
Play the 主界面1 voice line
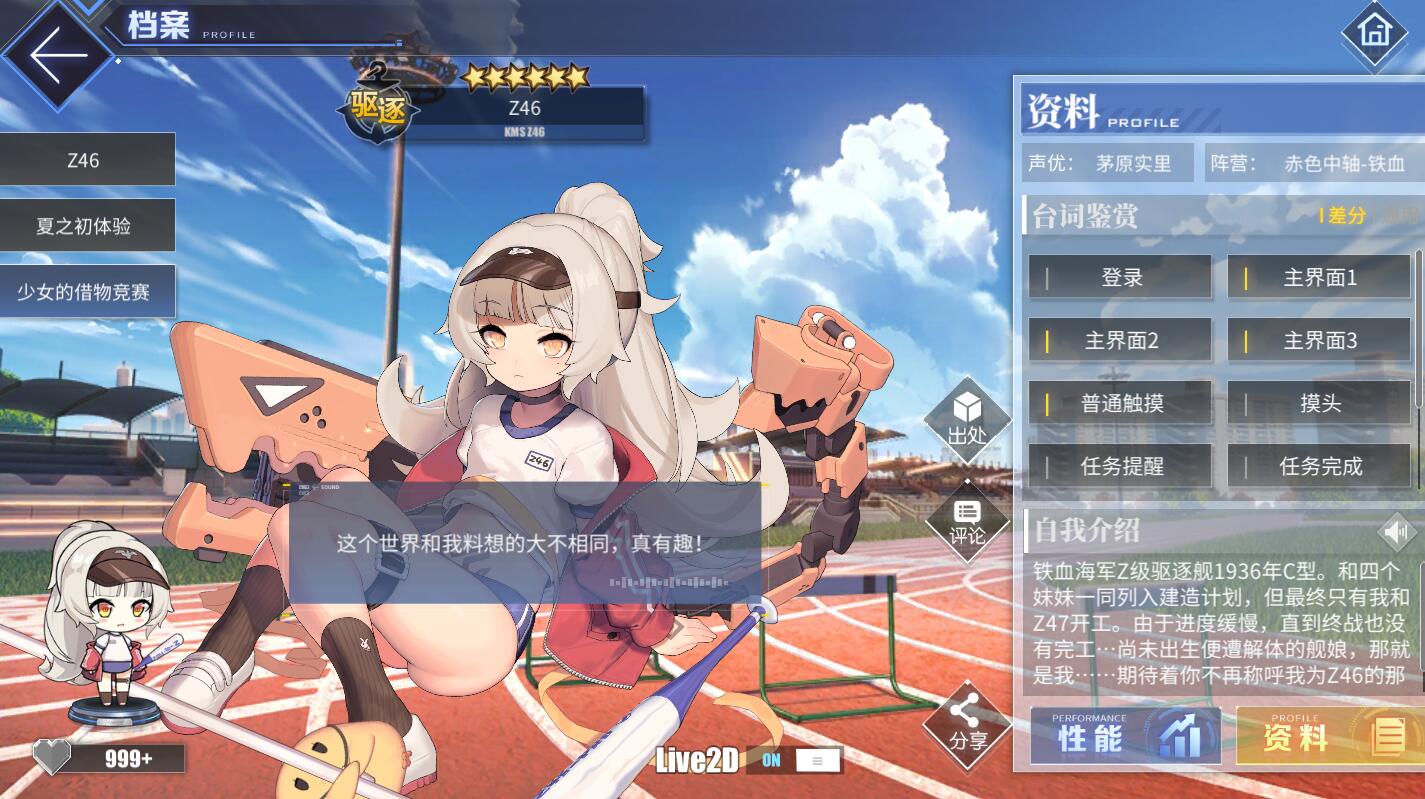[1319, 278]
